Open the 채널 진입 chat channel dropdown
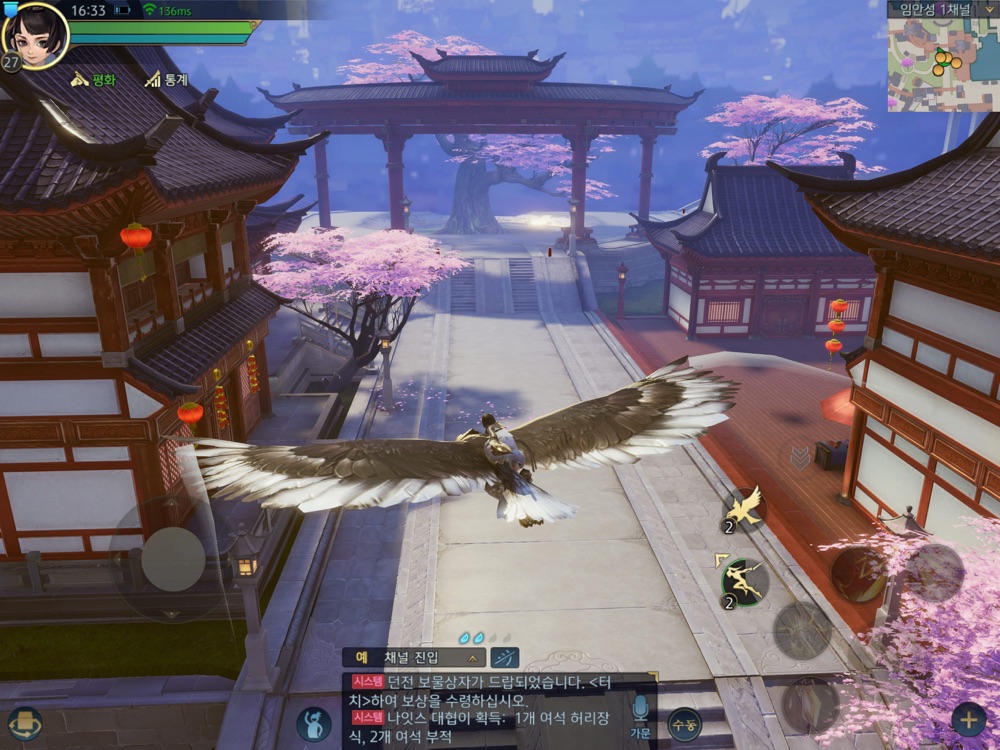The height and width of the screenshot is (750, 1000). point(414,657)
